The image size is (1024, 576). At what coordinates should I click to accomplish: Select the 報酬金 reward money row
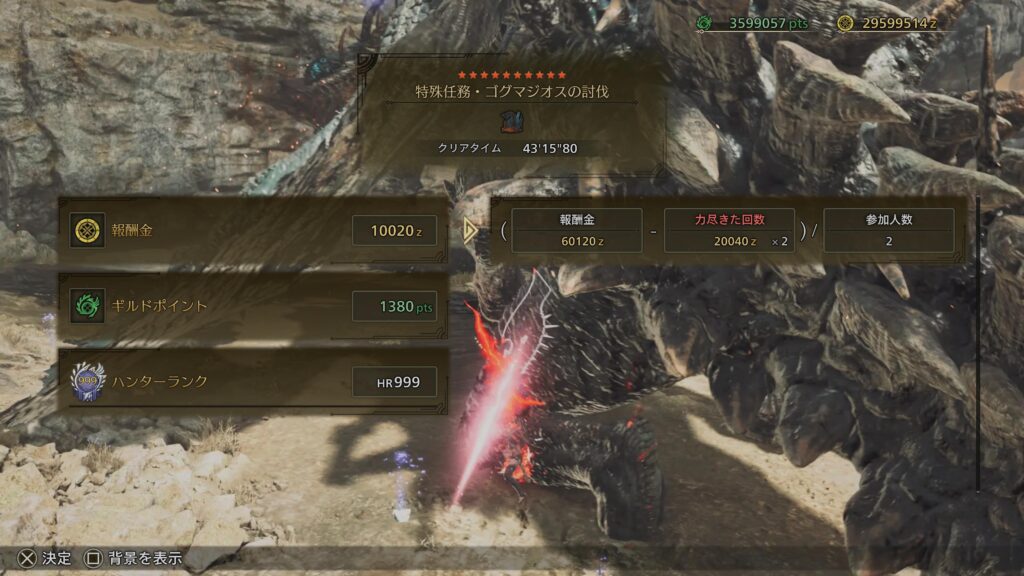(x=252, y=231)
